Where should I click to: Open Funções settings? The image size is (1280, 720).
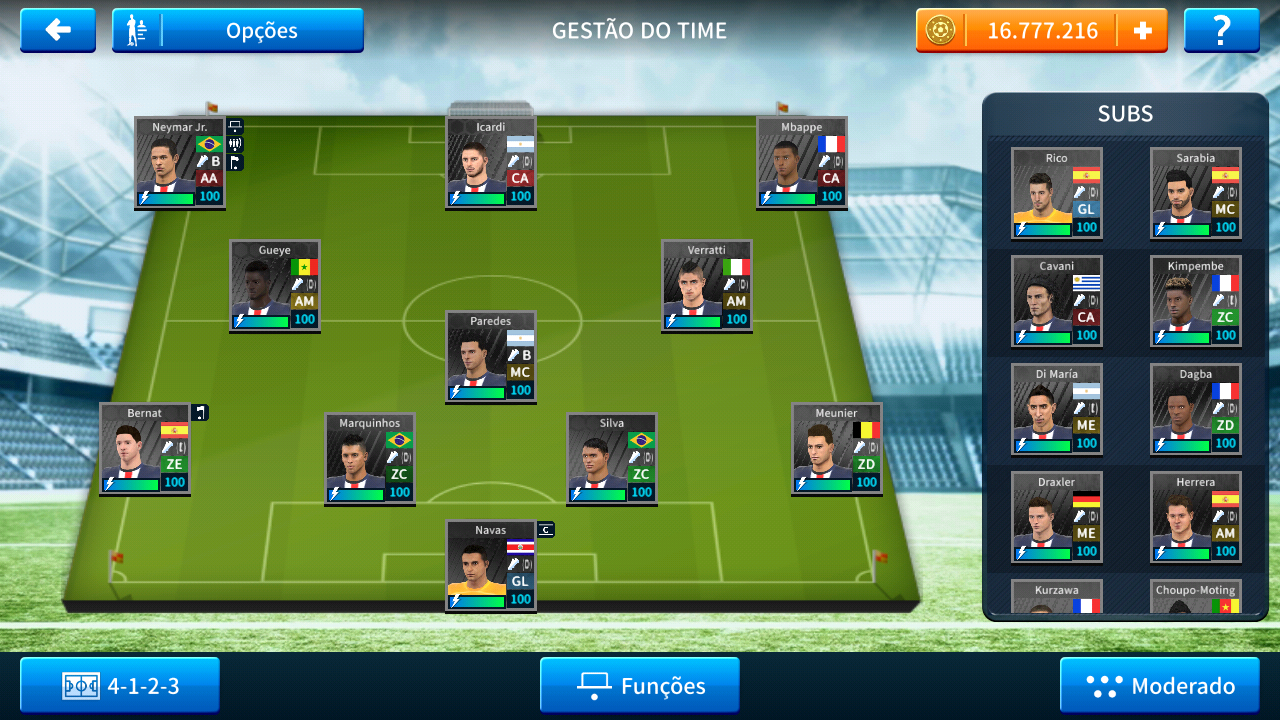pyautogui.click(x=640, y=685)
